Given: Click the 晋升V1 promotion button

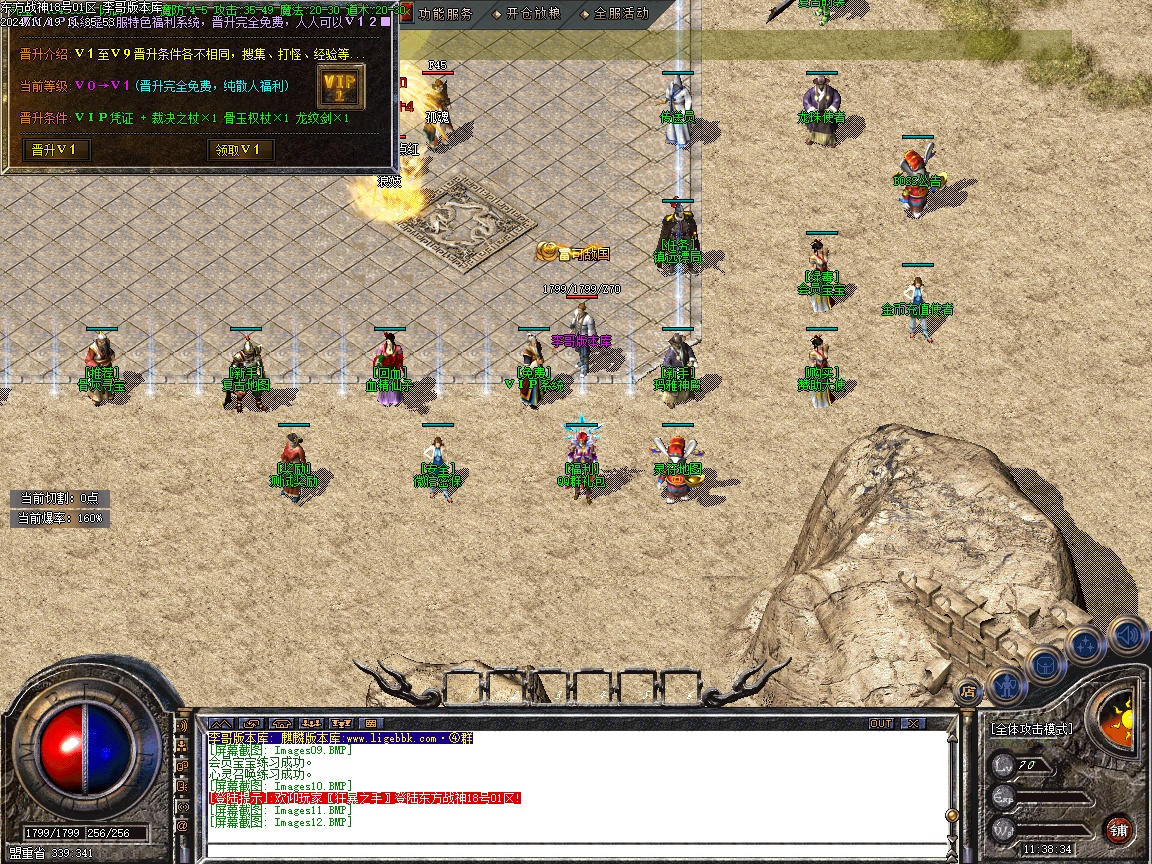Looking at the screenshot, I should tap(56, 150).
